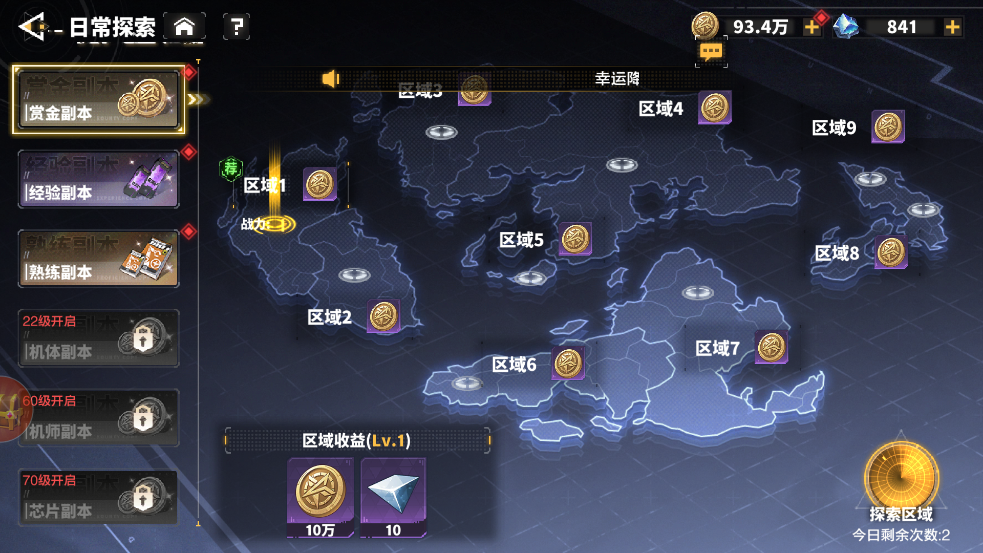Switch to the 熟练副本 tab
The height and width of the screenshot is (553, 983).
[97, 259]
